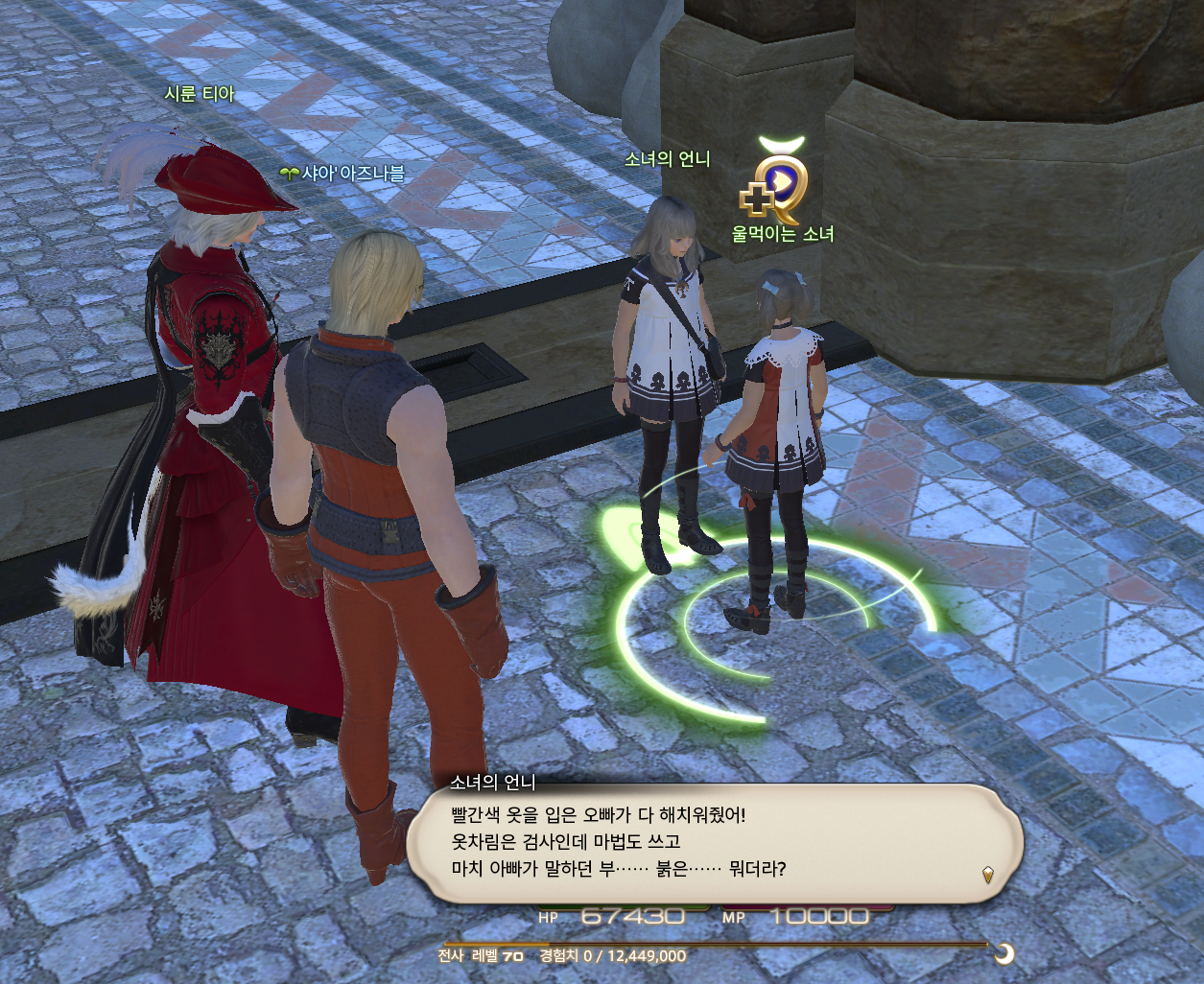Target the 소녀의 언니 nameplate
This screenshot has width=1204, height=984.
[667, 159]
